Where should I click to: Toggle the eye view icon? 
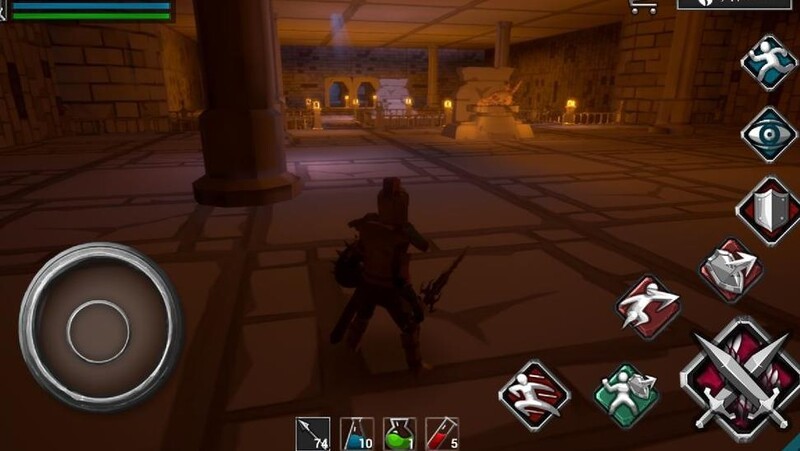coord(767,135)
